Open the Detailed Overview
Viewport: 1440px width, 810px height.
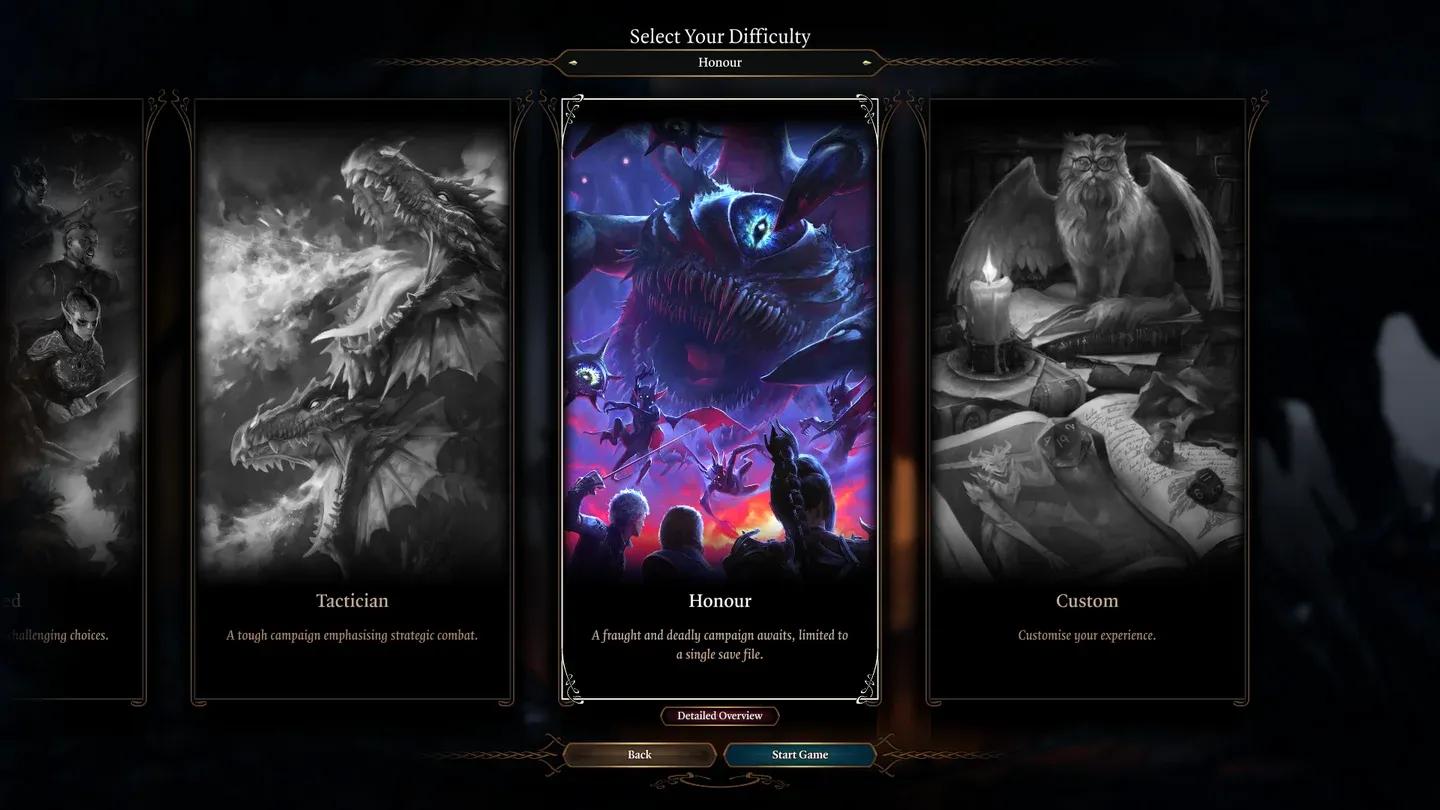click(719, 715)
